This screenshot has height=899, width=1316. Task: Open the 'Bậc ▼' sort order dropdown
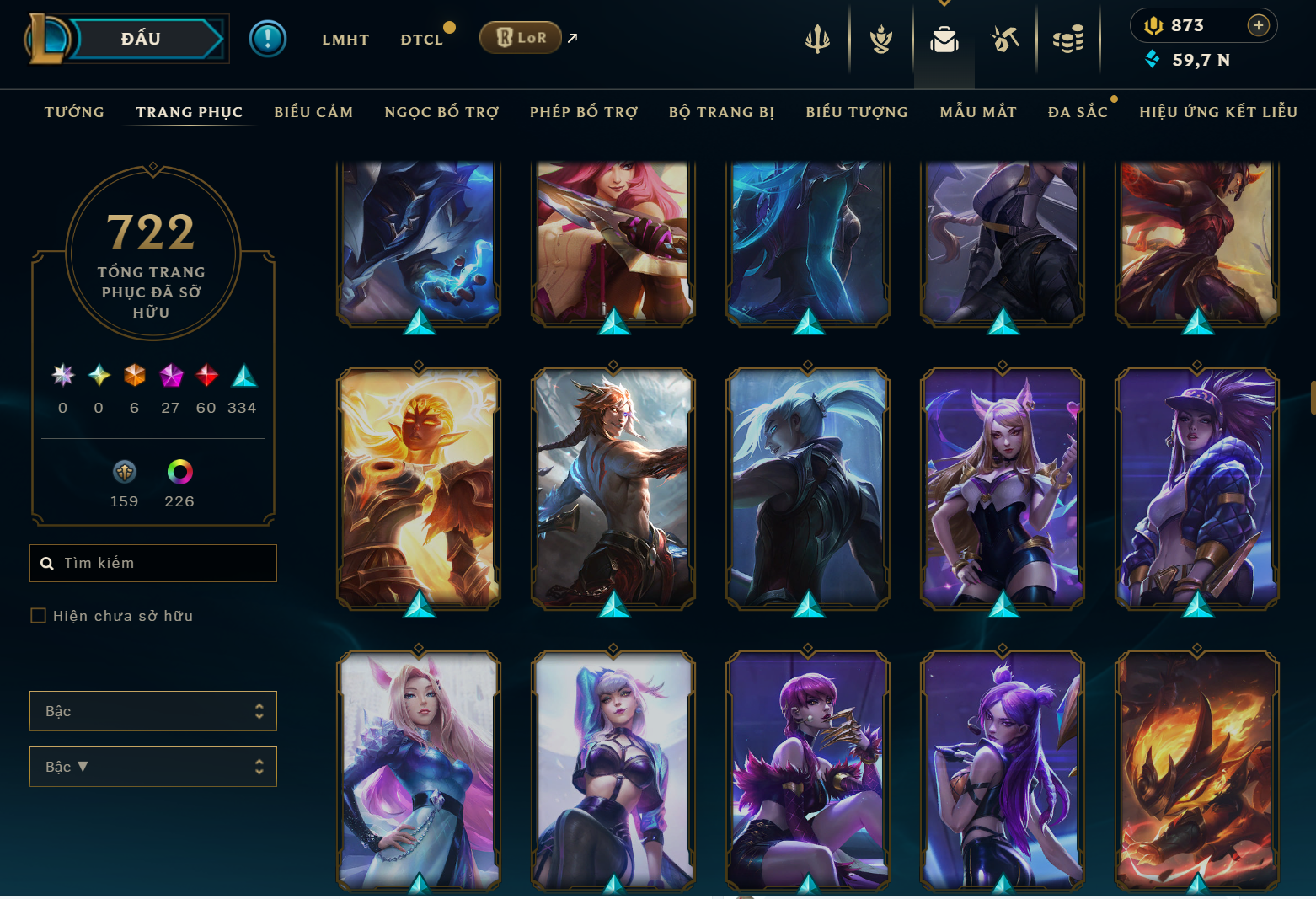[152, 766]
